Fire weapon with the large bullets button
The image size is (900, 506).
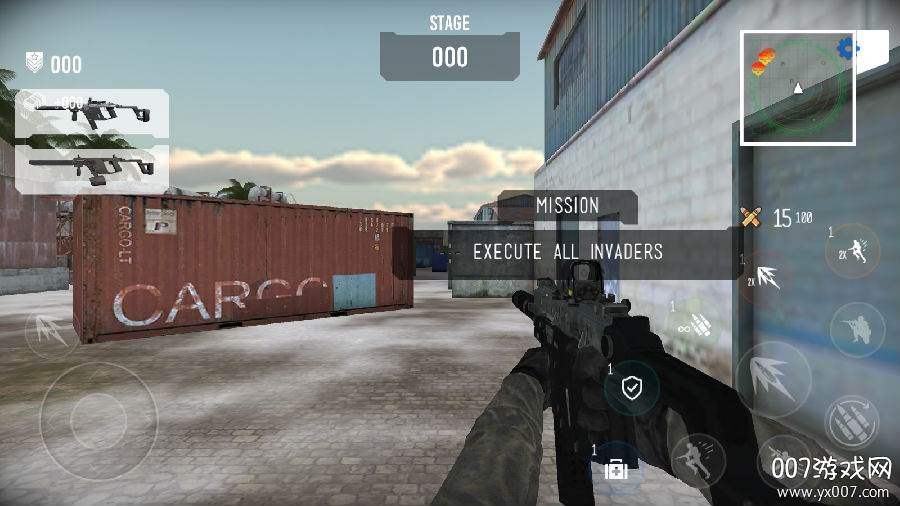point(773,378)
